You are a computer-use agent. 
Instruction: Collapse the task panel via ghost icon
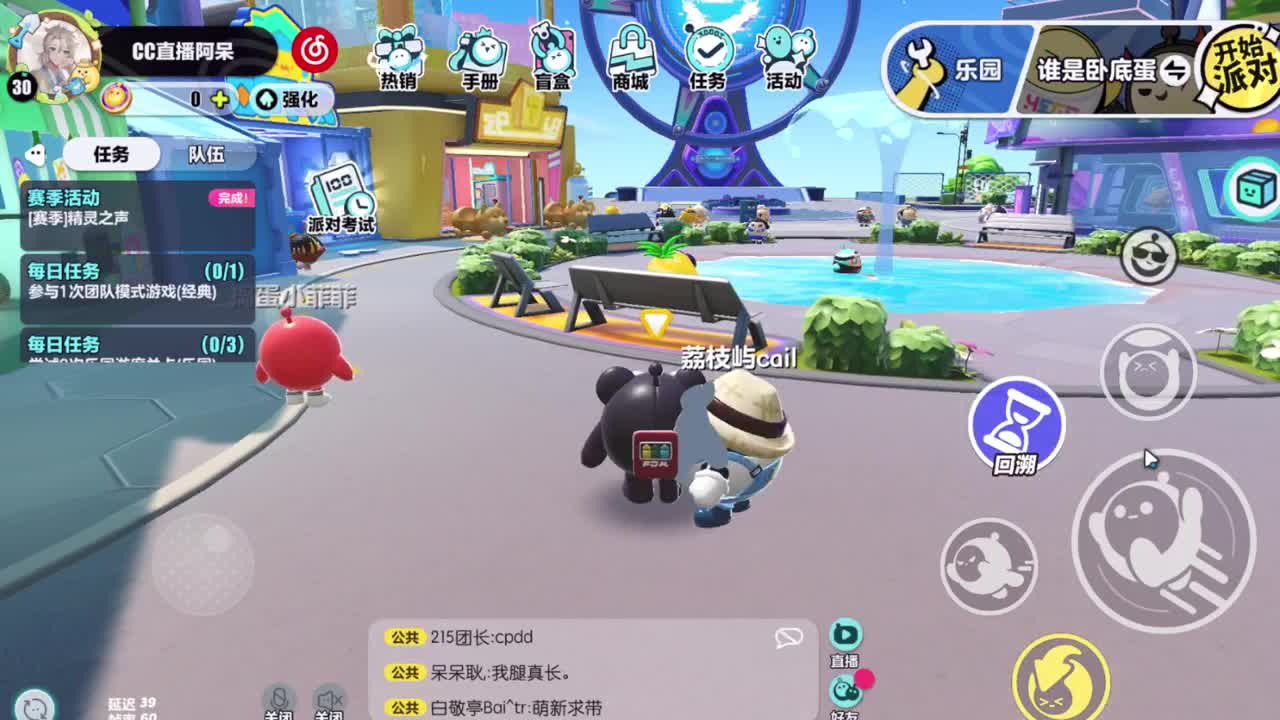pyautogui.click(x=36, y=153)
